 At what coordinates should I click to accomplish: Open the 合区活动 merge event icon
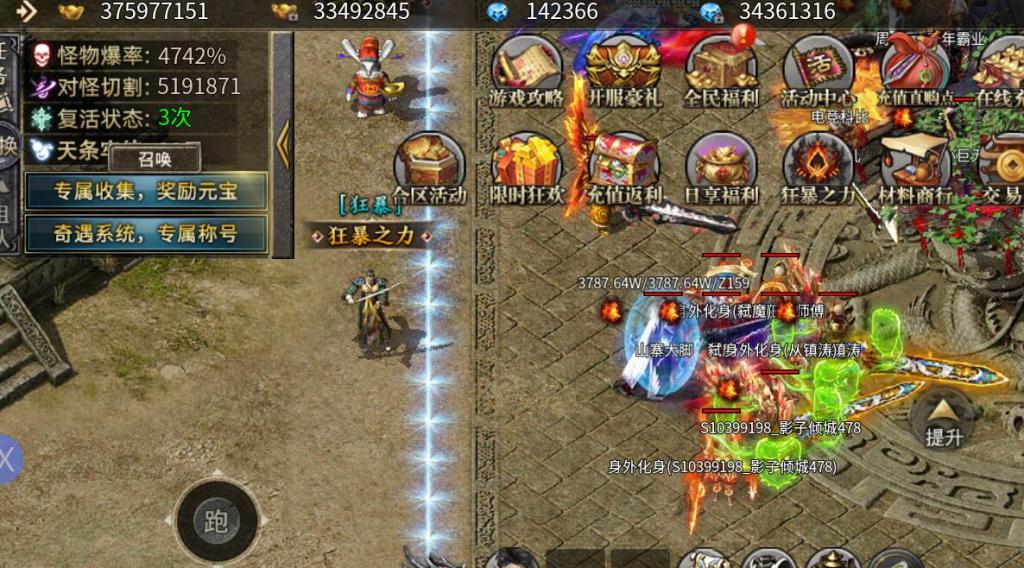[429, 168]
